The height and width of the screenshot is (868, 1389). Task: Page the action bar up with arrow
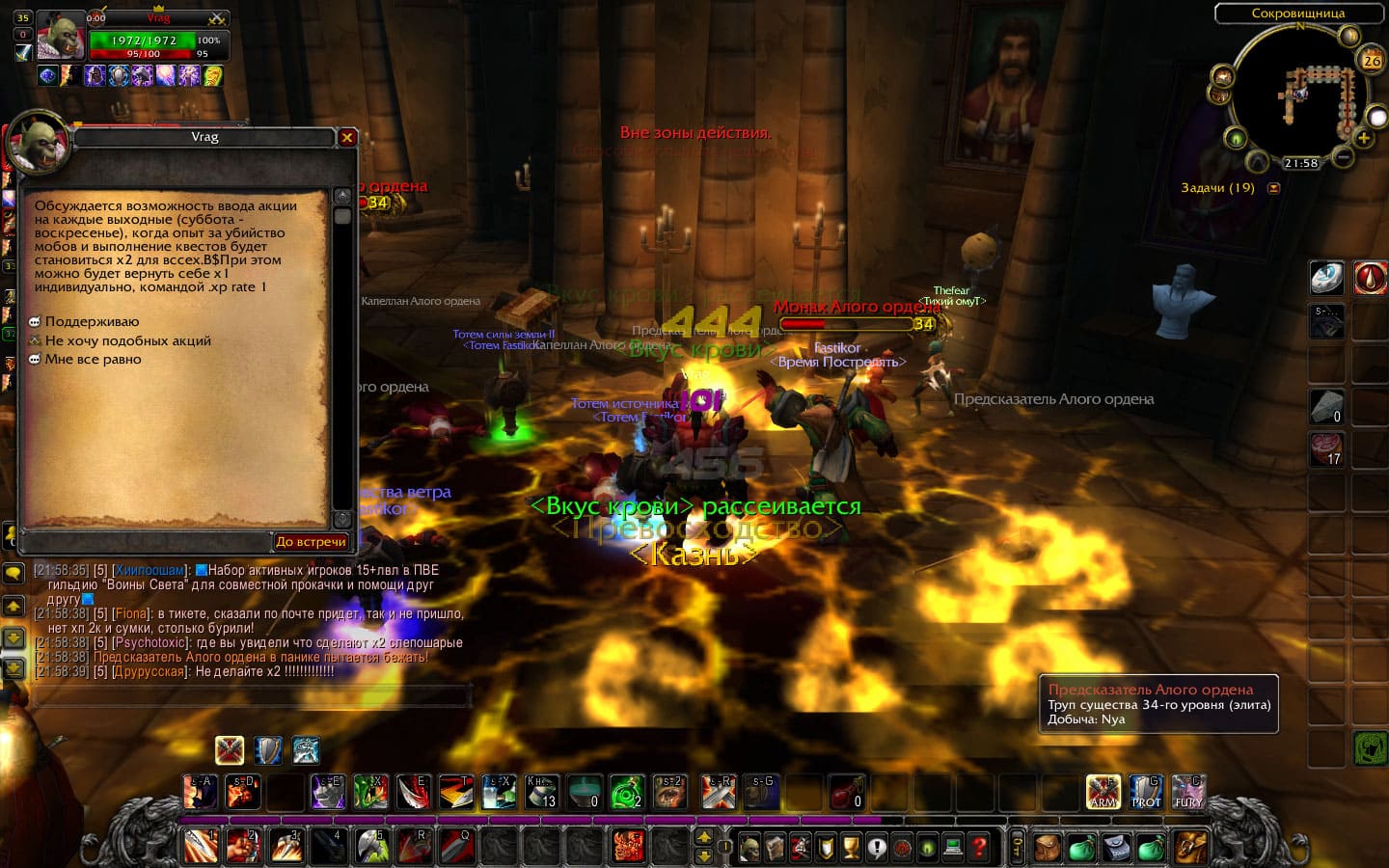(x=704, y=837)
